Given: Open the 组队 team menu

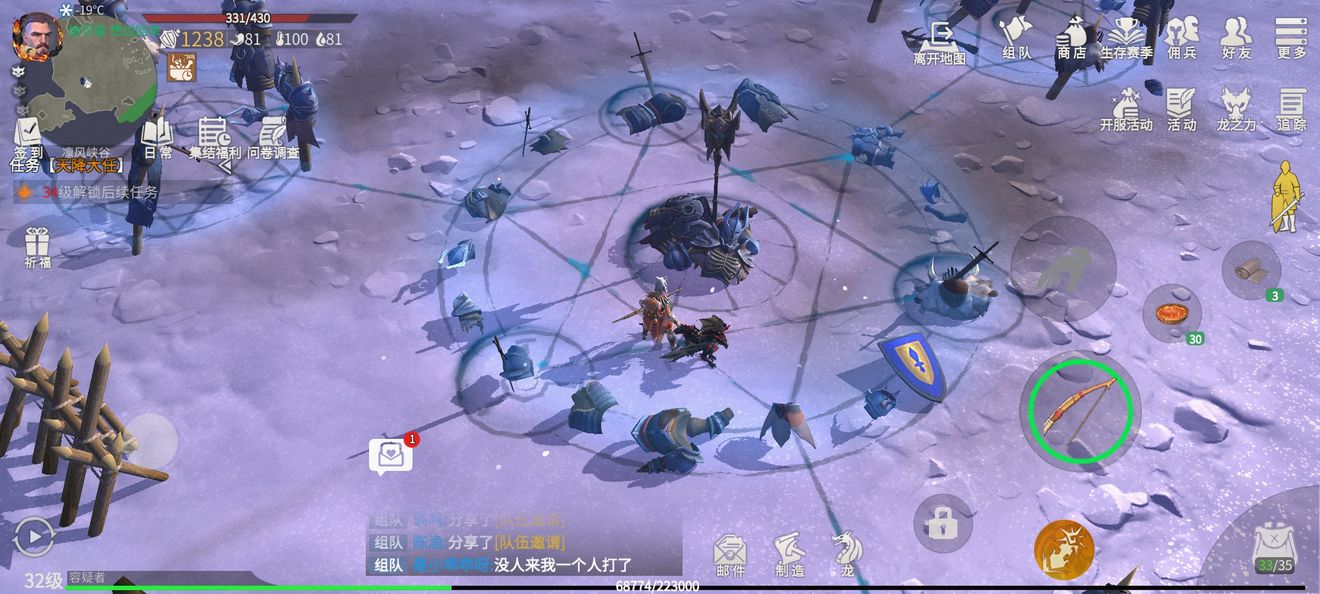Looking at the screenshot, I should (x=1016, y=36).
